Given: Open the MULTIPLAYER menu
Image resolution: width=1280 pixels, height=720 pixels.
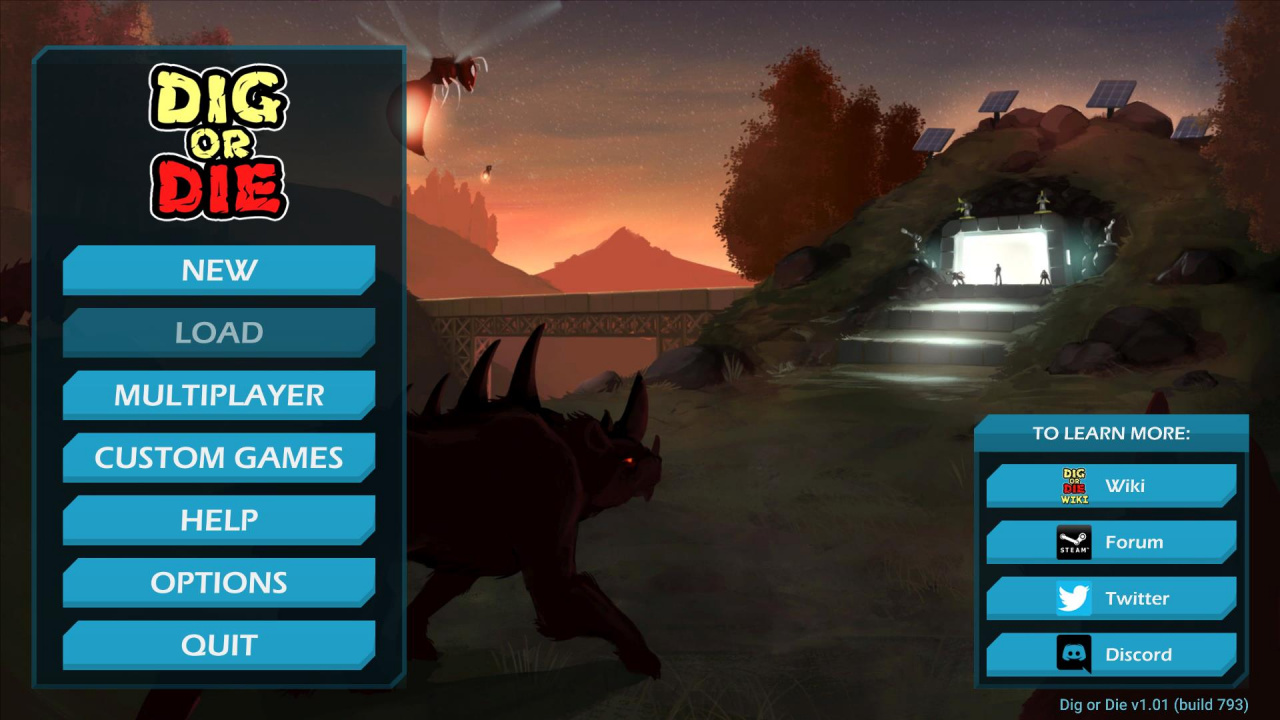Looking at the screenshot, I should tap(219, 395).
